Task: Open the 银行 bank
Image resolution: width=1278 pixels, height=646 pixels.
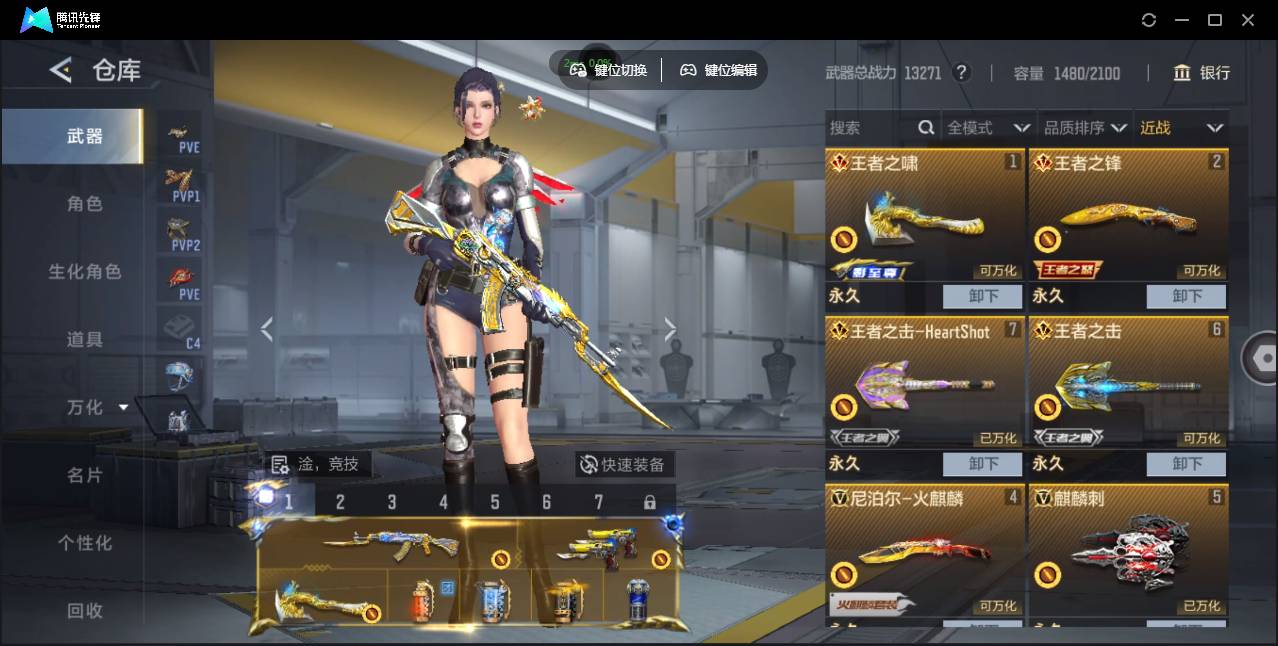Action: pos(1201,73)
